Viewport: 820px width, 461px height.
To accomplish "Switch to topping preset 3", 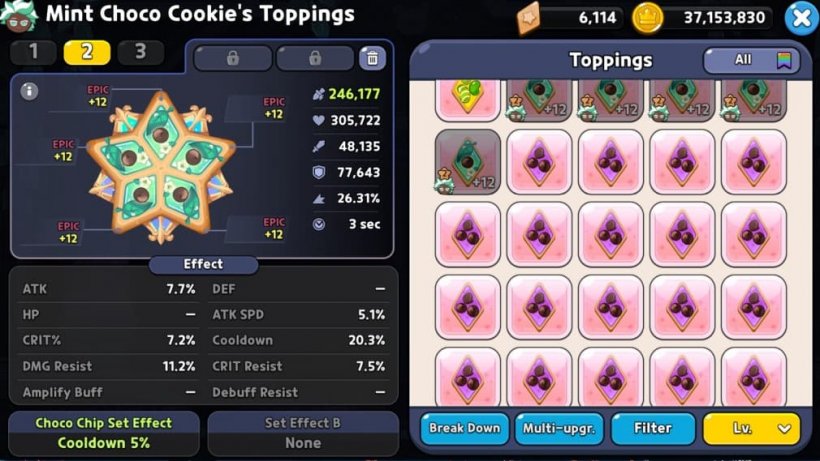I will click(140, 52).
